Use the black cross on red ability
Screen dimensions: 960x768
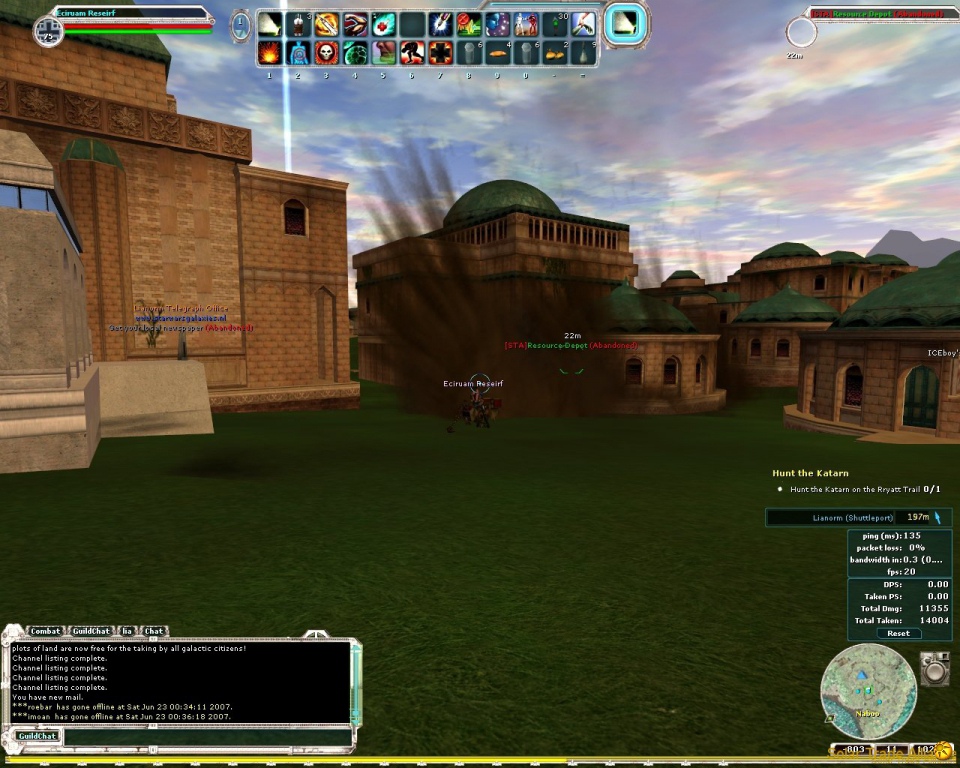coord(441,52)
